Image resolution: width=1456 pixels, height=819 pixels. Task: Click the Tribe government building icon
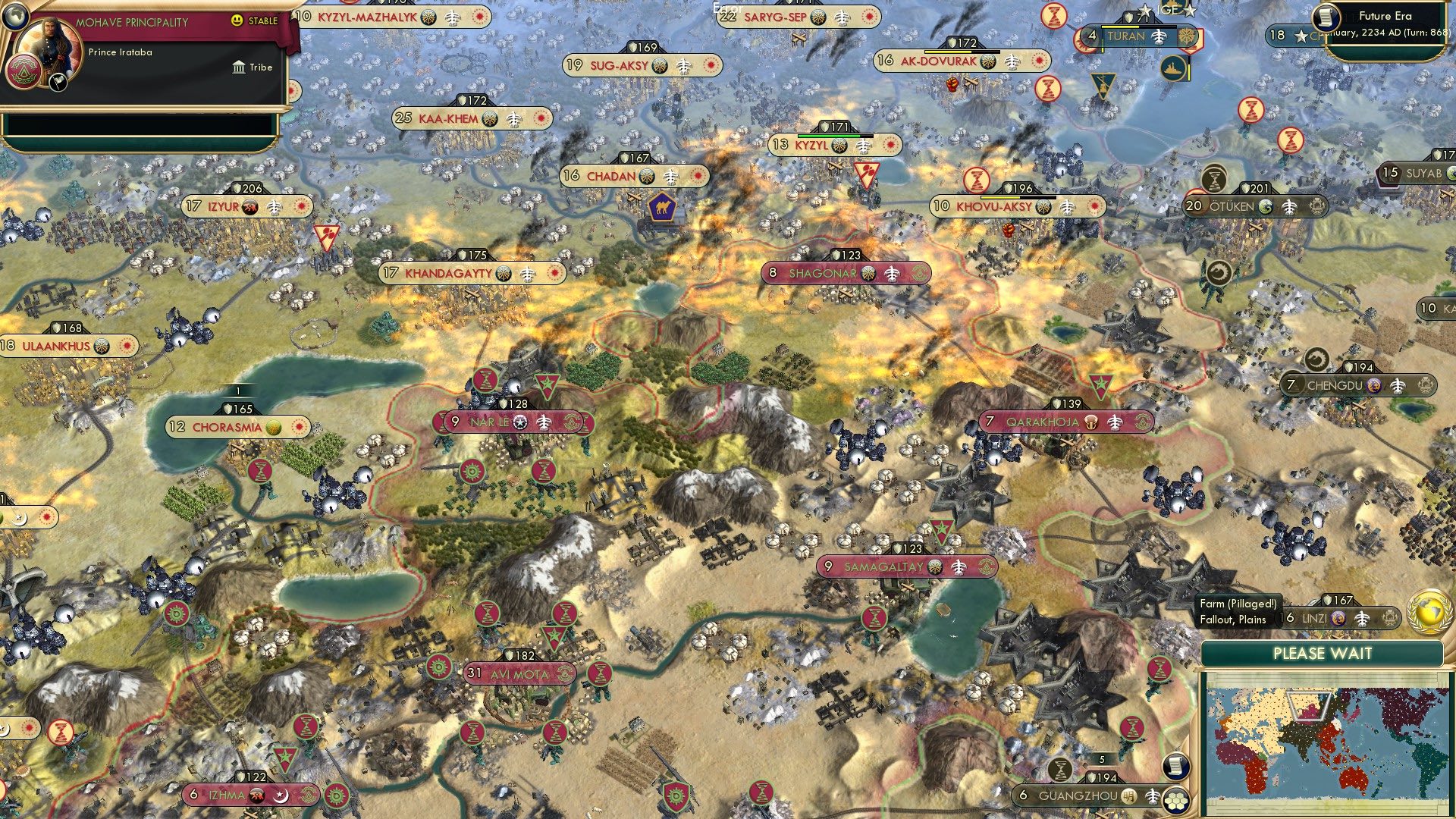[238, 67]
